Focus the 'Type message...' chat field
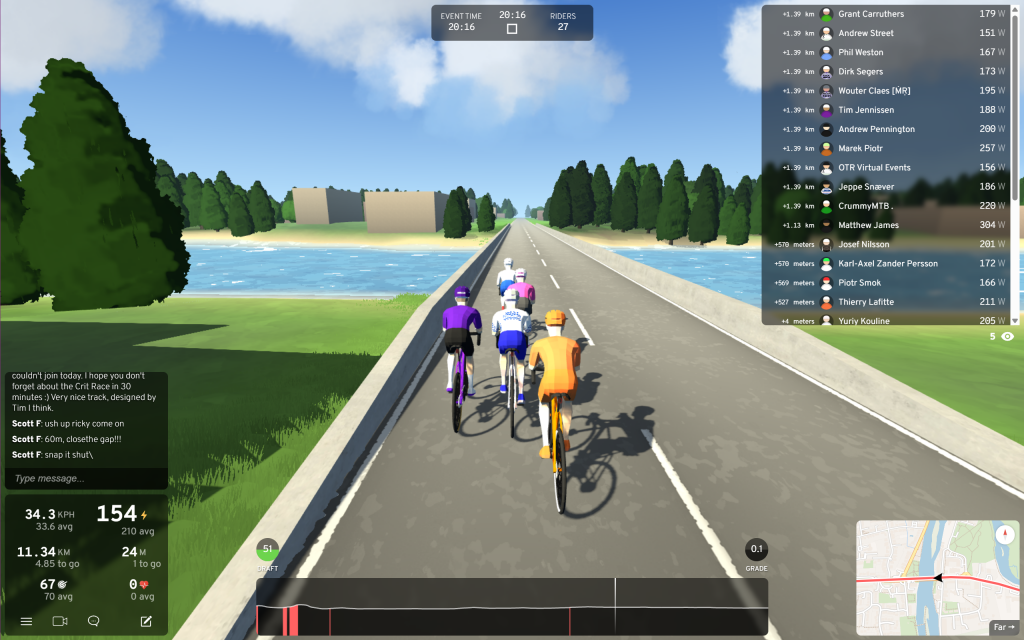 [85, 478]
